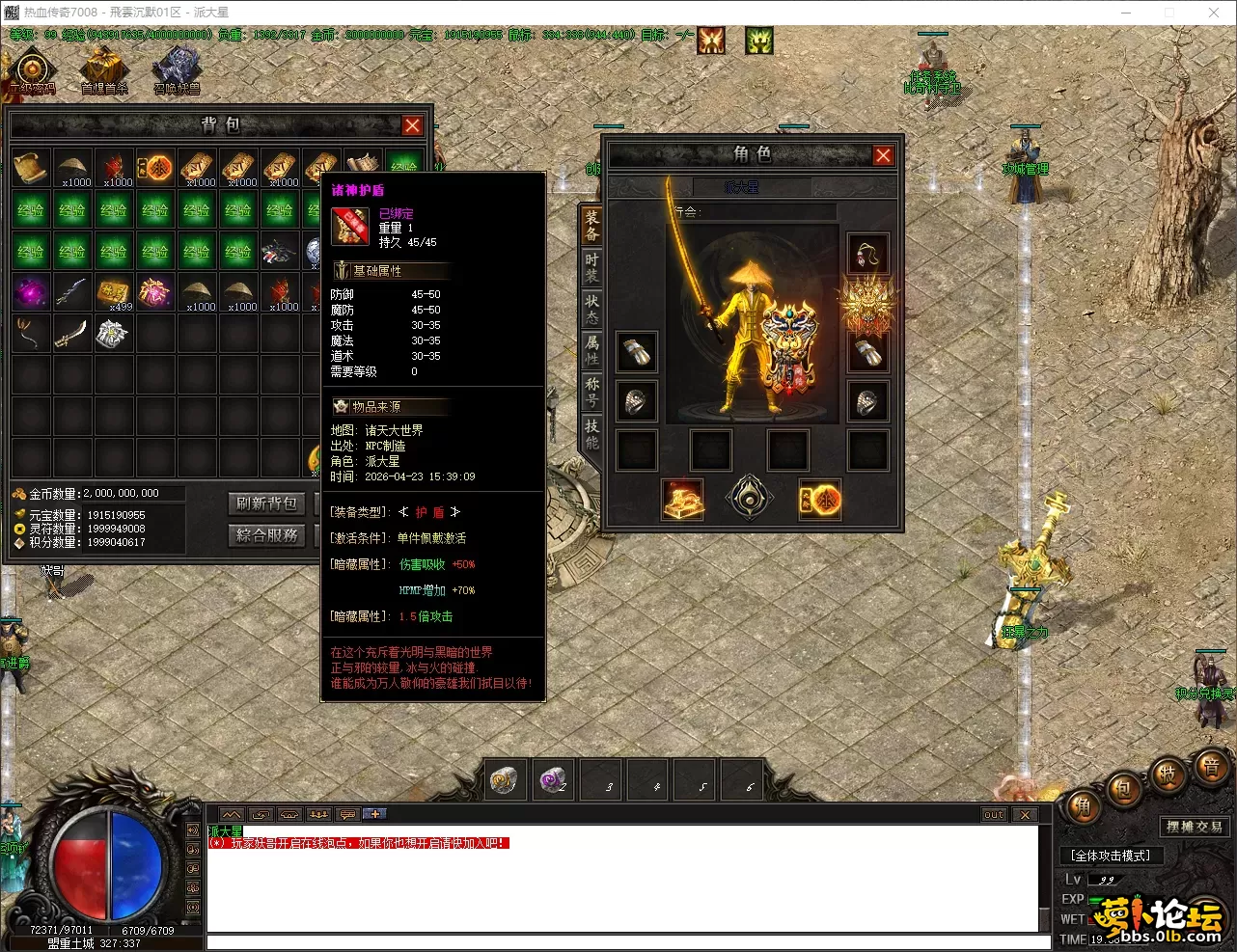Open the 綜合服務 services button
This screenshot has height=952, width=1237.
[267, 535]
